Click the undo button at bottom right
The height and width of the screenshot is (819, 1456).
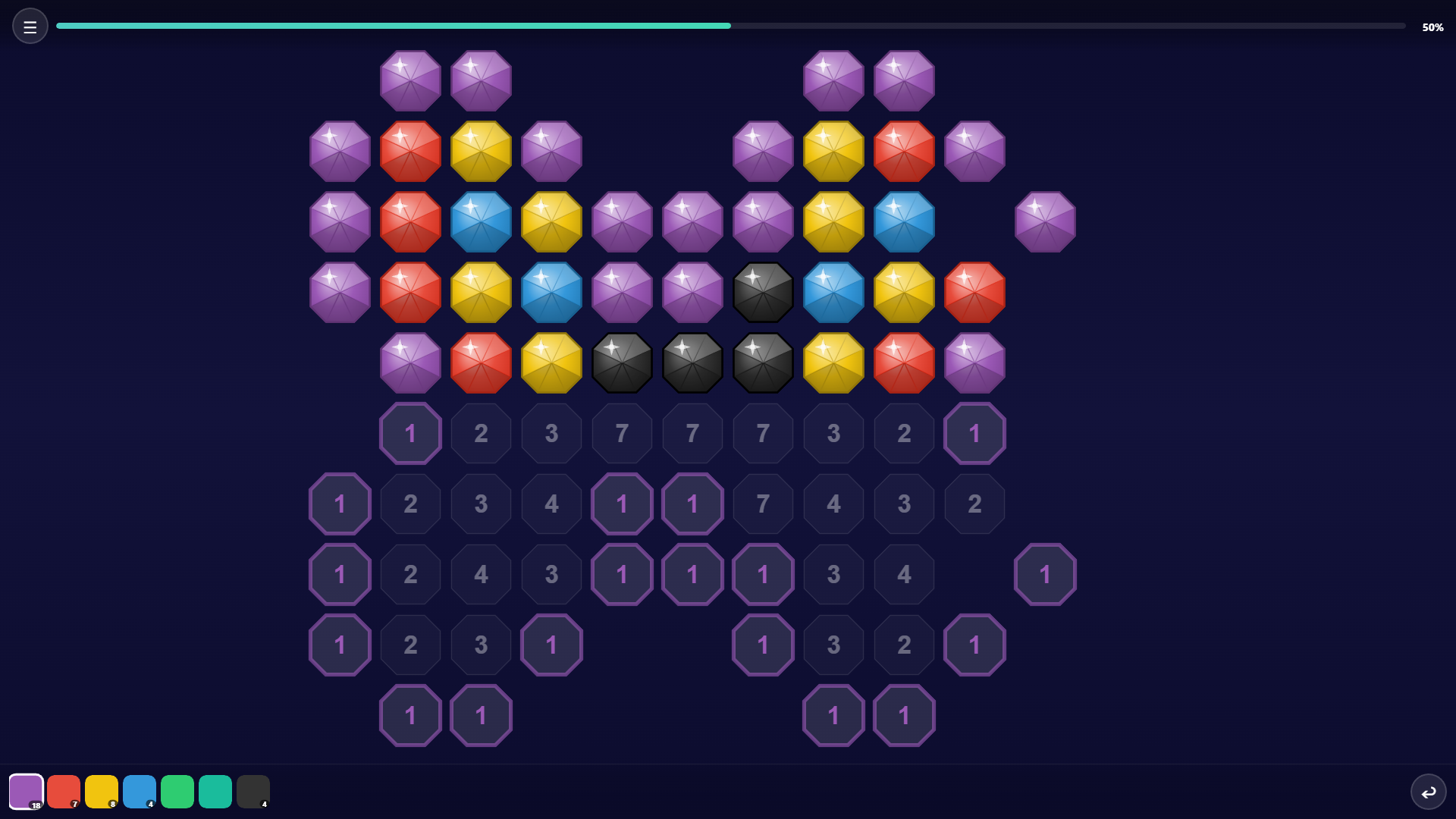pos(1429,791)
